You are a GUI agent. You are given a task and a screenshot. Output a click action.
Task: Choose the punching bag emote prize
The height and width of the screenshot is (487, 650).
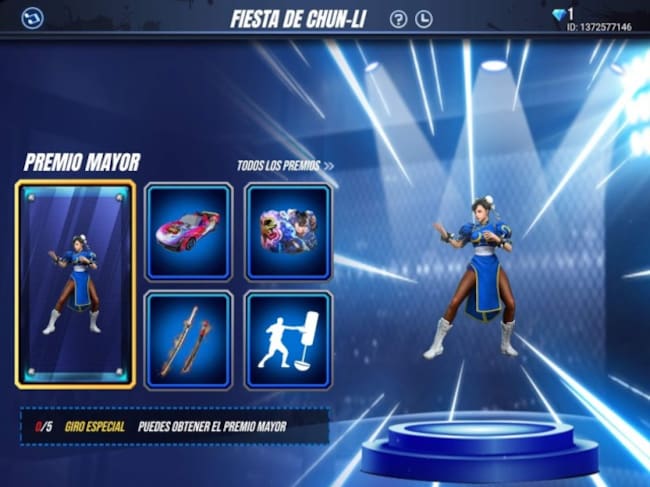point(288,340)
